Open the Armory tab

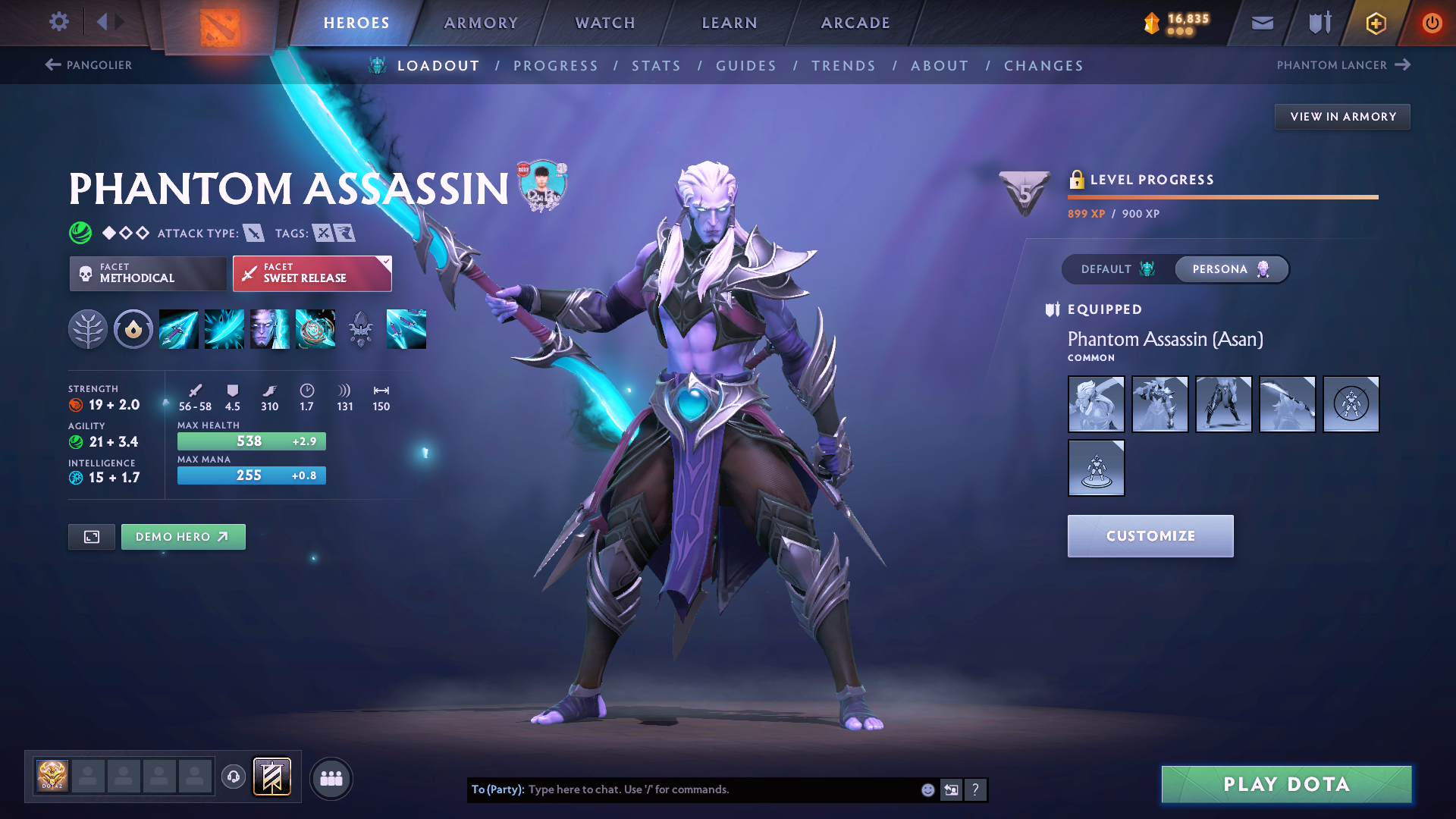pos(481,23)
